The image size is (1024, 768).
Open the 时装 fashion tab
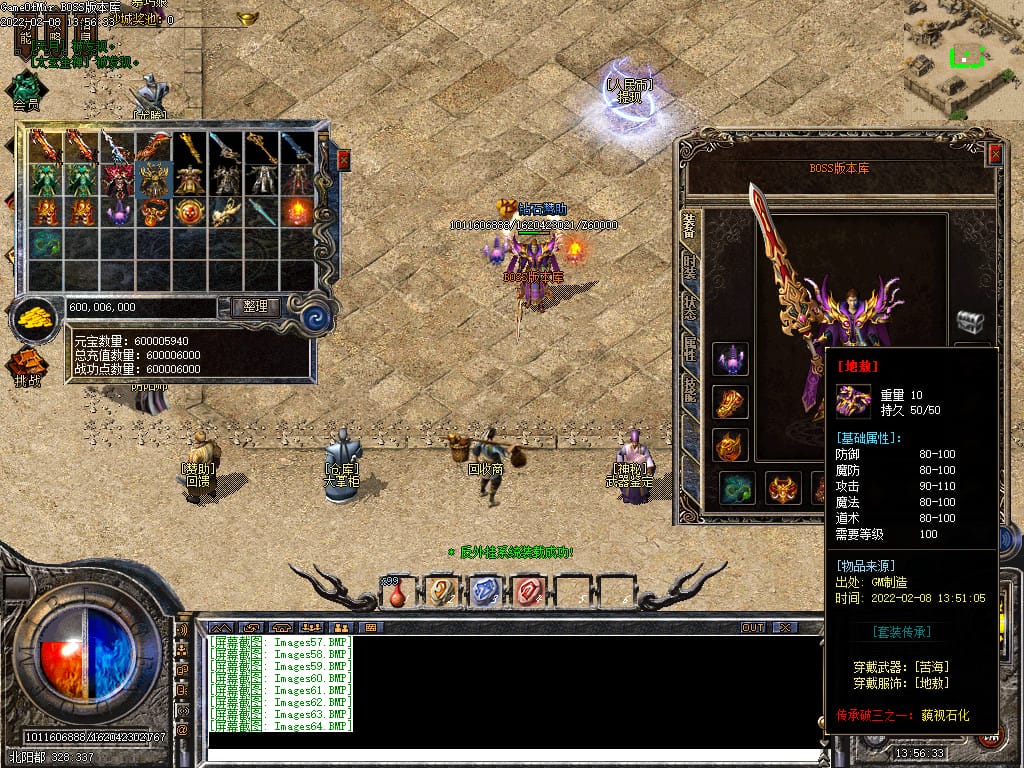coord(690,267)
